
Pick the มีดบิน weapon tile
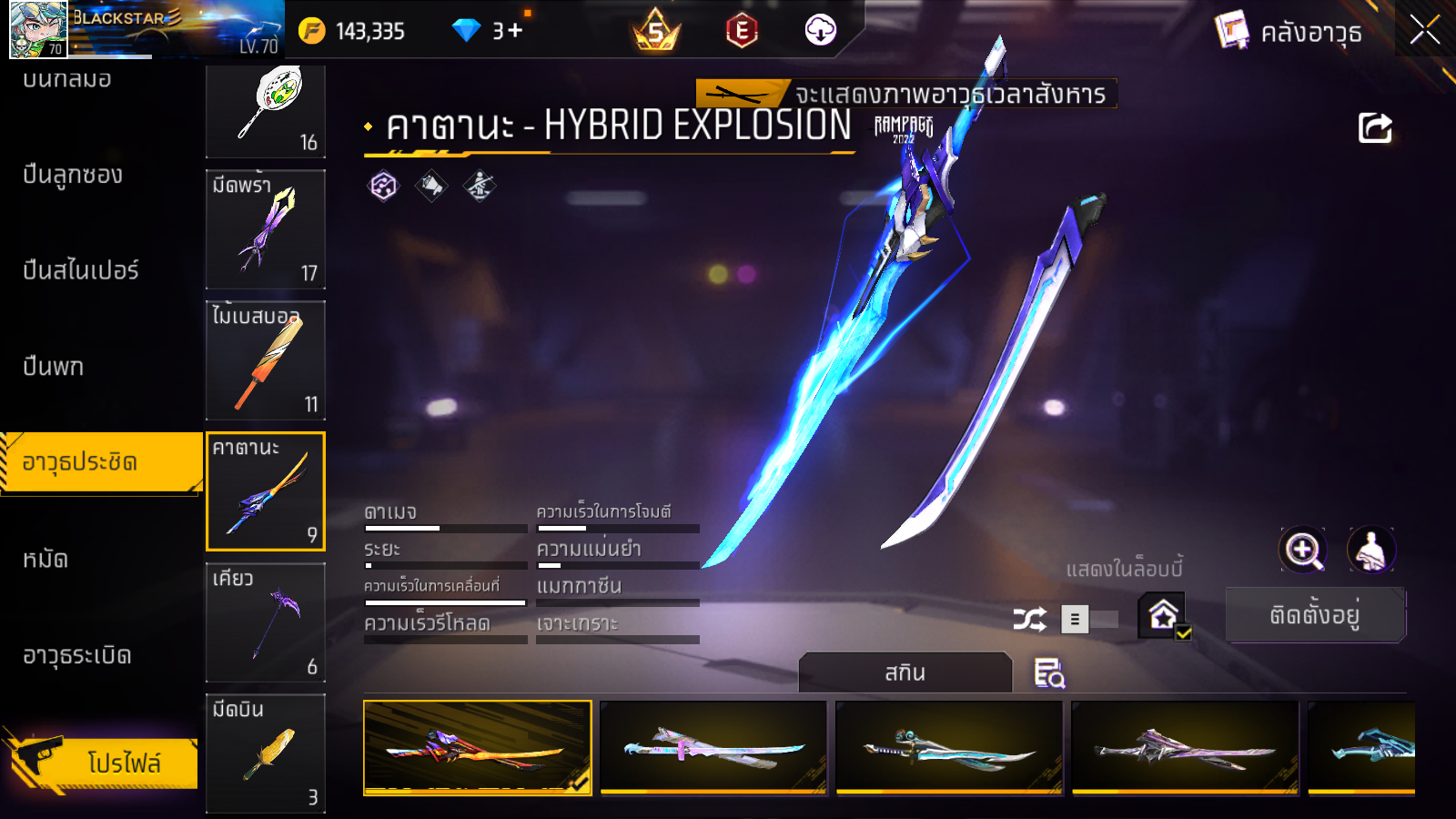pyautogui.click(x=266, y=752)
